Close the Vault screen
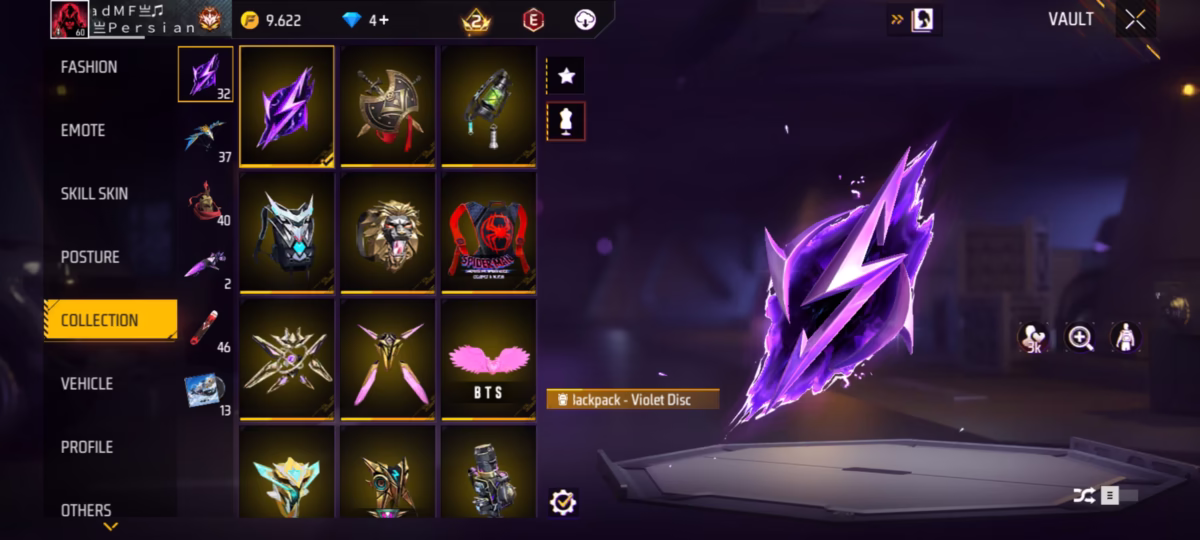 (x=1135, y=20)
